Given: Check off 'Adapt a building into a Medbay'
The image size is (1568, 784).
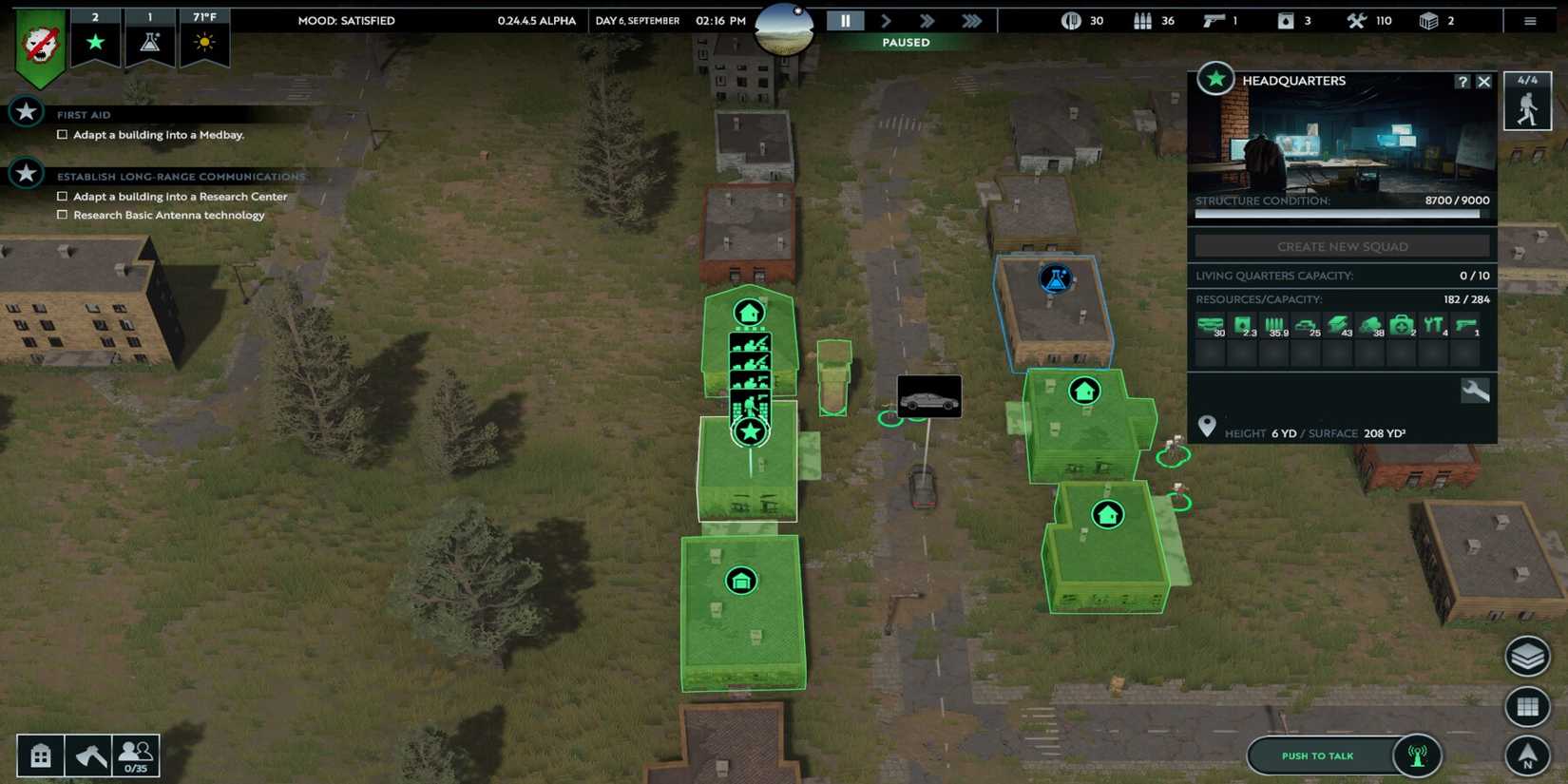Looking at the screenshot, I should click(63, 134).
